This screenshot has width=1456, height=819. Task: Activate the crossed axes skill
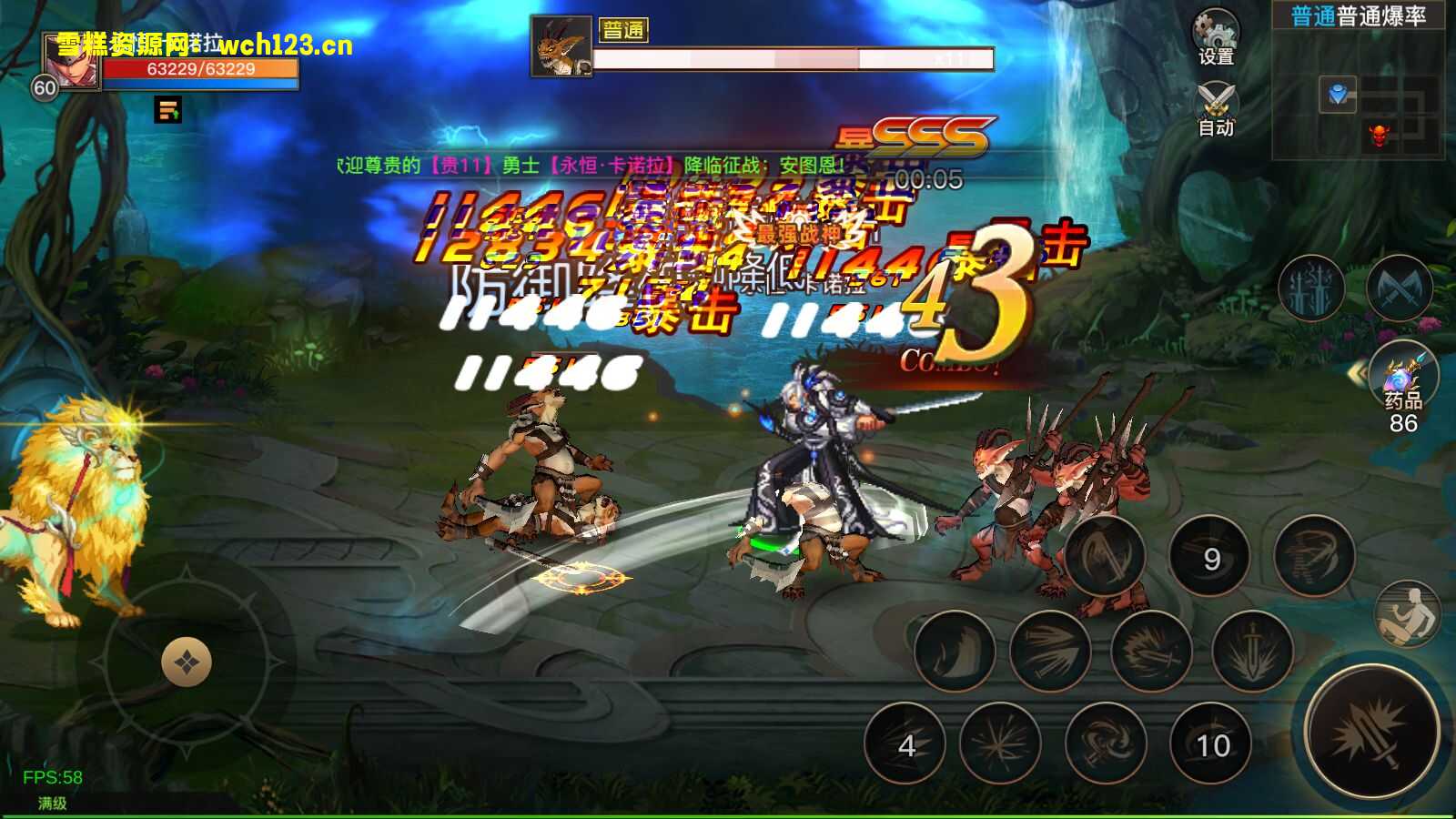[1399, 289]
